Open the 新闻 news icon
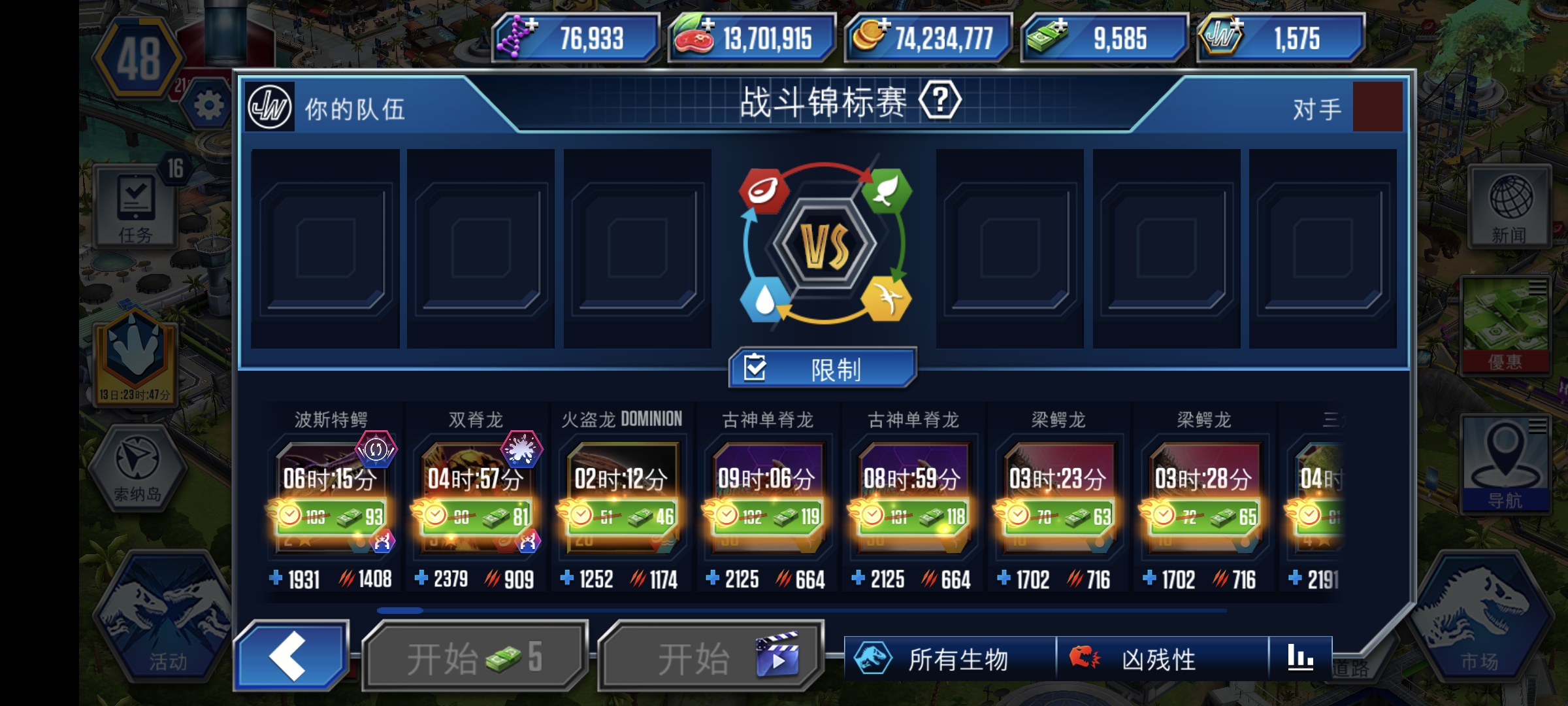1568x706 pixels. coord(1509,206)
